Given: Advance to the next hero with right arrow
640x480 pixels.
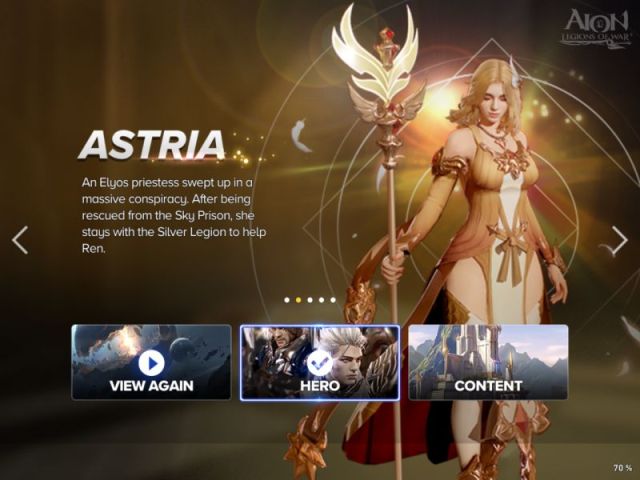Looking at the screenshot, I should [619, 240].
